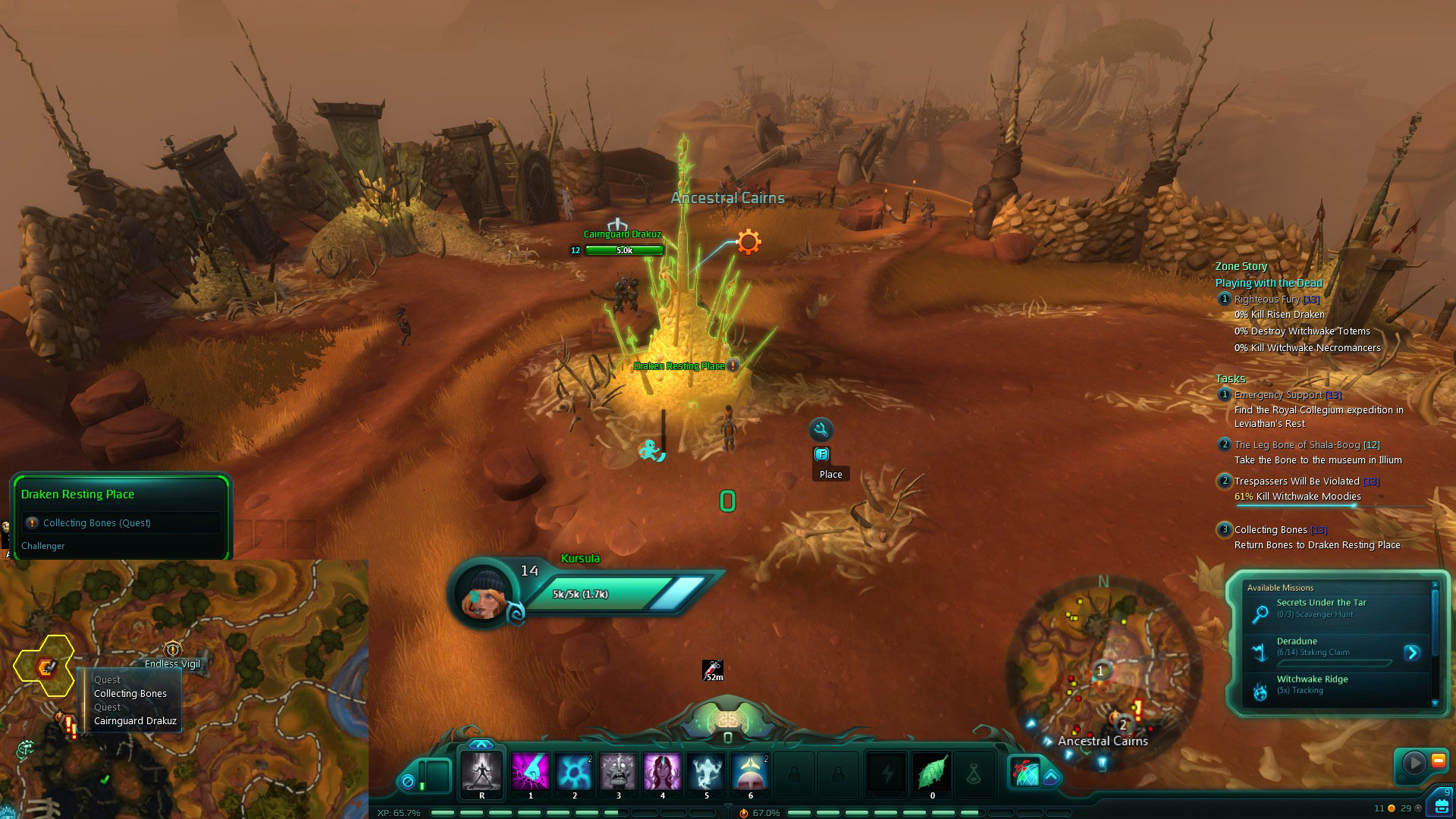
Task: Use the praying hands ability in slot 6
Action: [x=750, y=771]
